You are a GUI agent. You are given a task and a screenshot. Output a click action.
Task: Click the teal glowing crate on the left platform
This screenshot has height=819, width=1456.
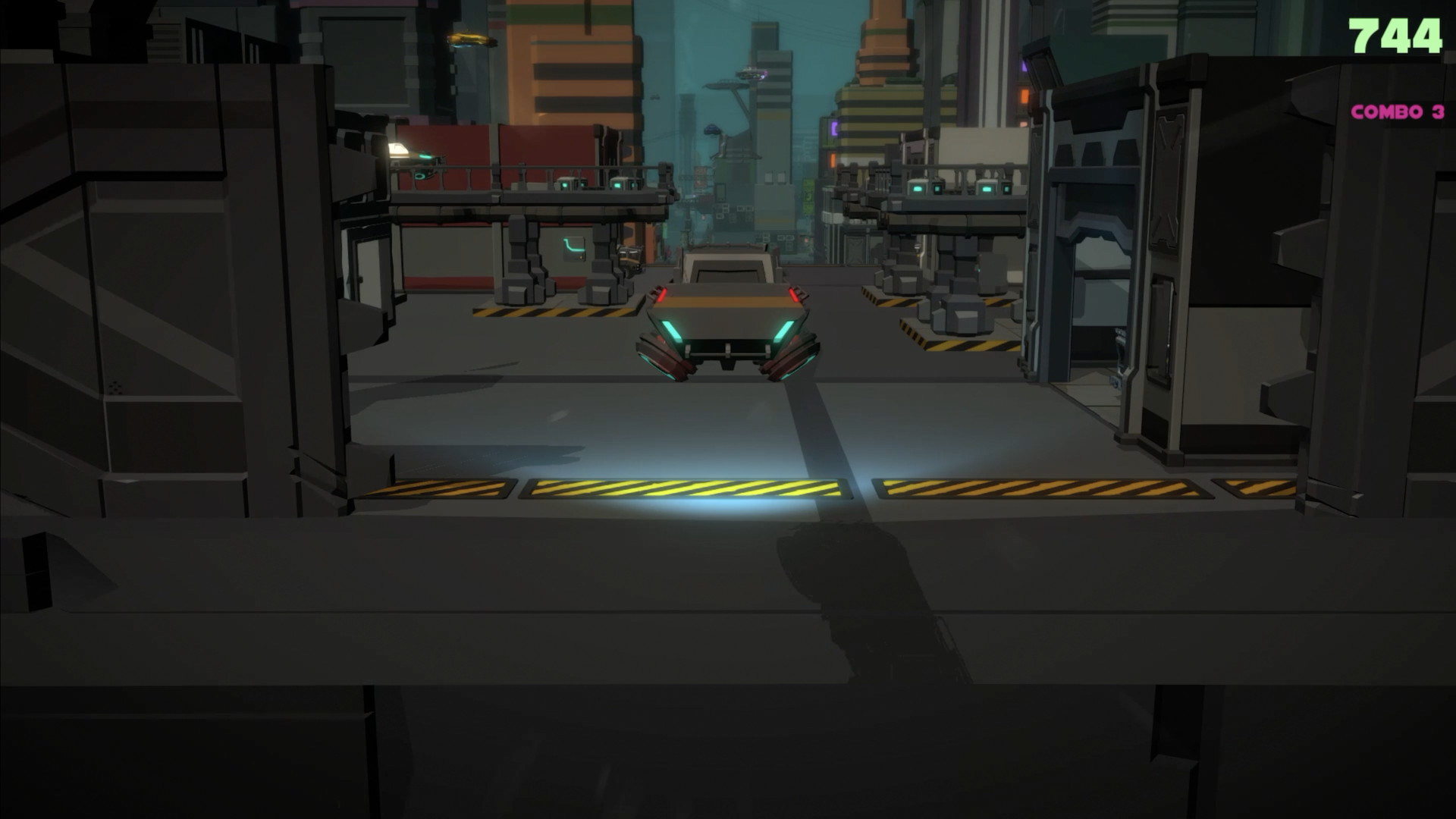tap(564, 184)
